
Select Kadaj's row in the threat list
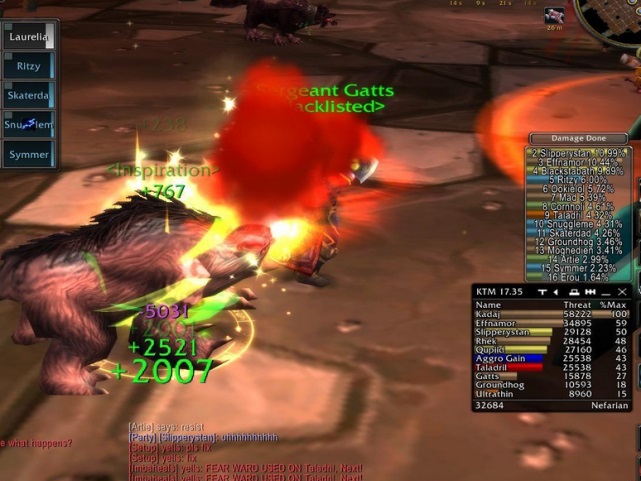point(551,314)
